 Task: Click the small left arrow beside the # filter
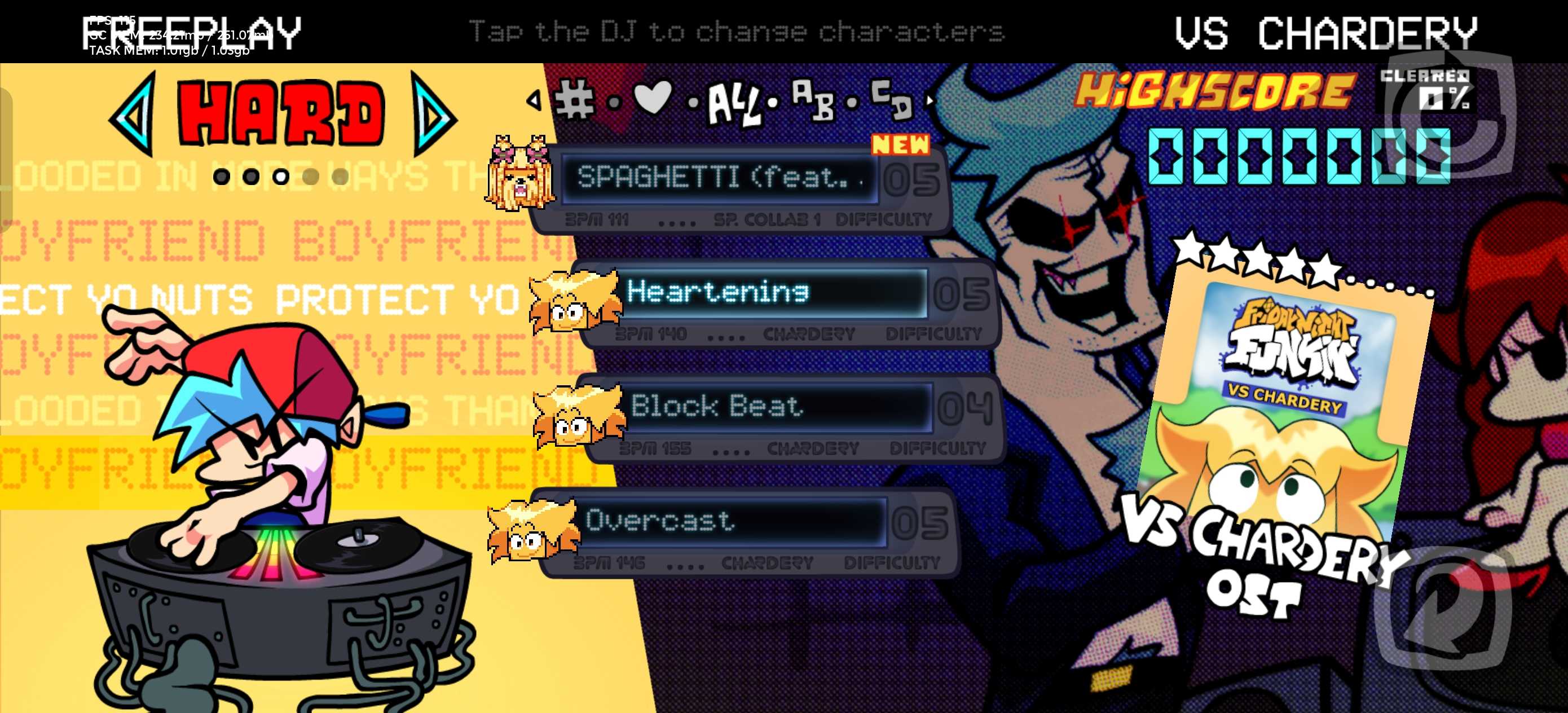(x=534, y=100)
